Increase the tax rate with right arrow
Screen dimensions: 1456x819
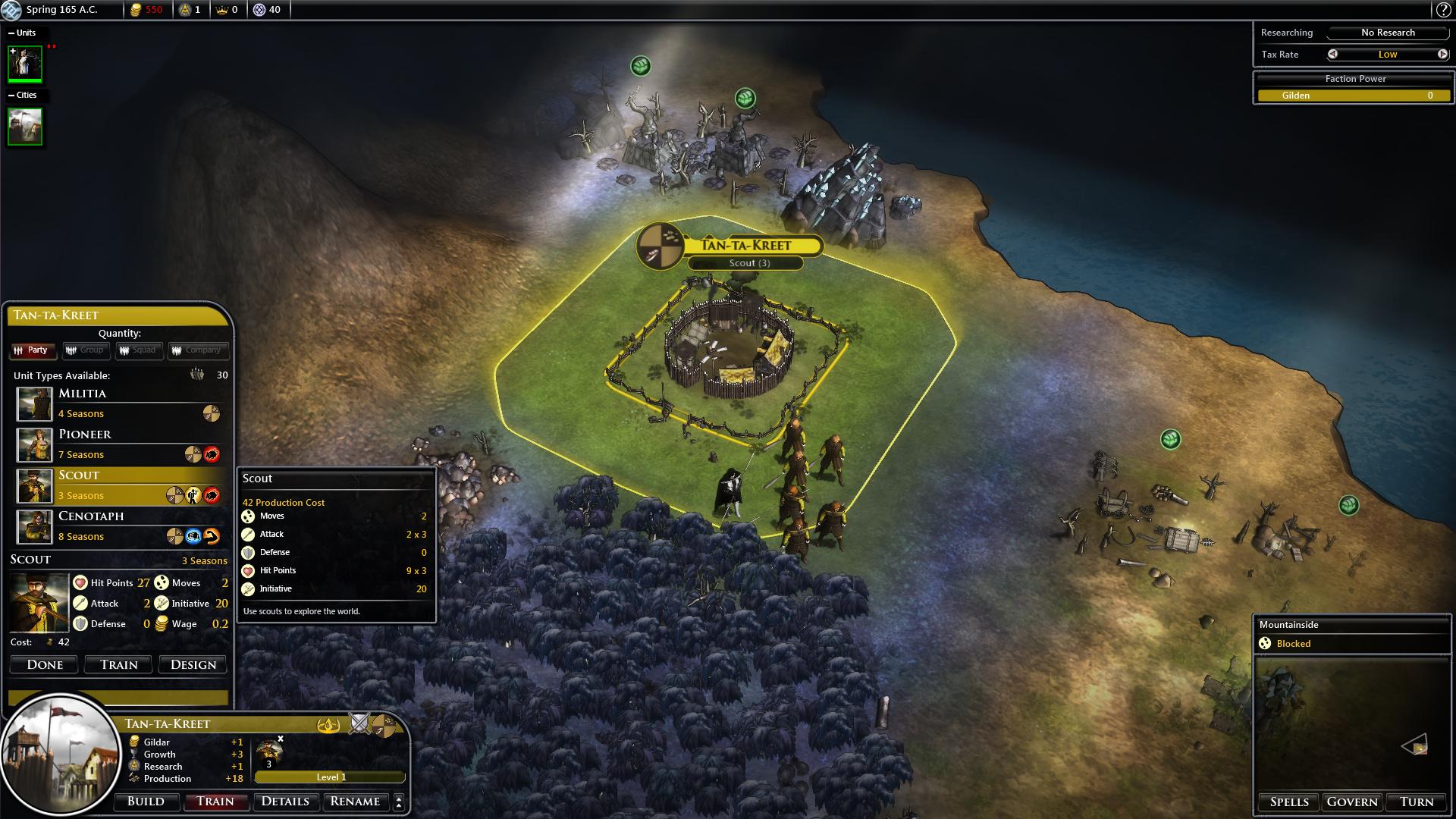click(x=1442, y=55)
